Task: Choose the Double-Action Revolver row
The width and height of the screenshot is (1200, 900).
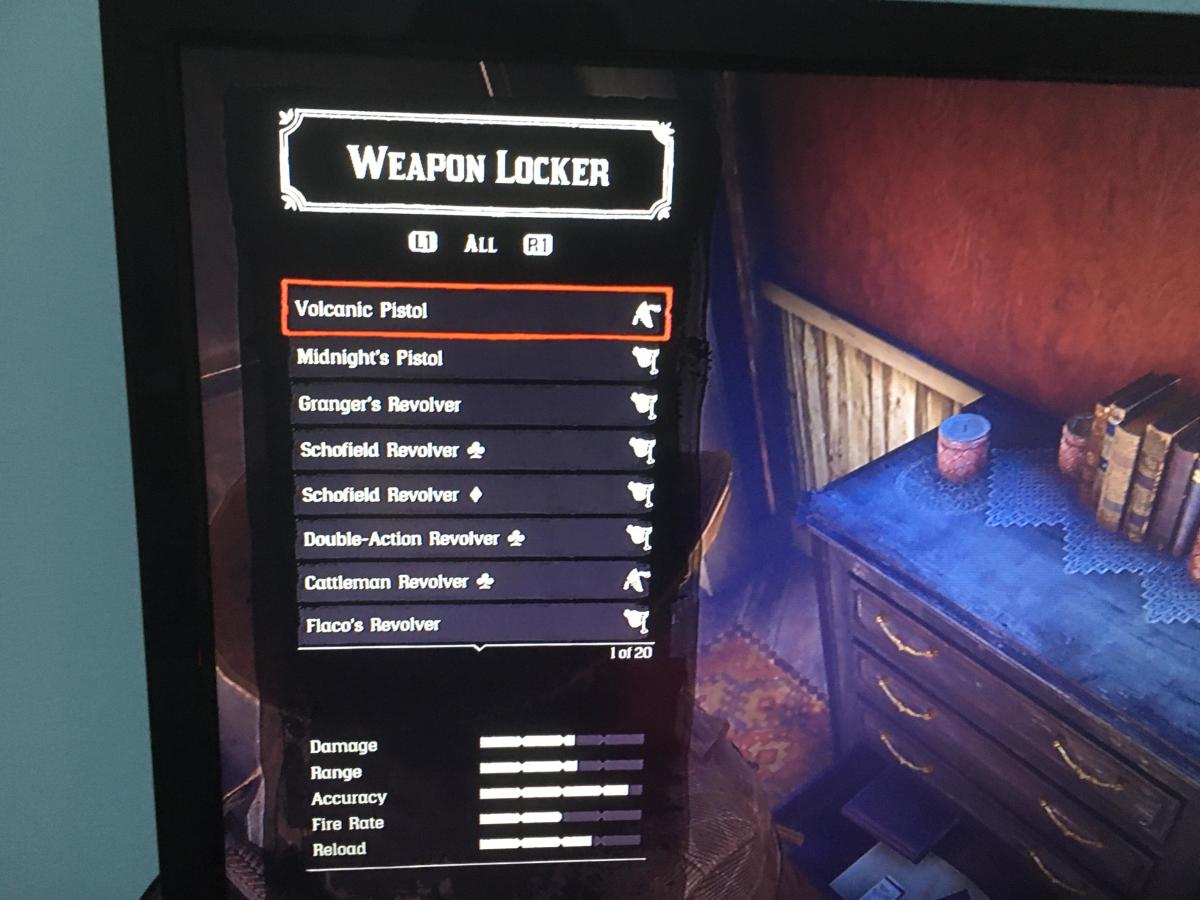Action: [474, 539]
